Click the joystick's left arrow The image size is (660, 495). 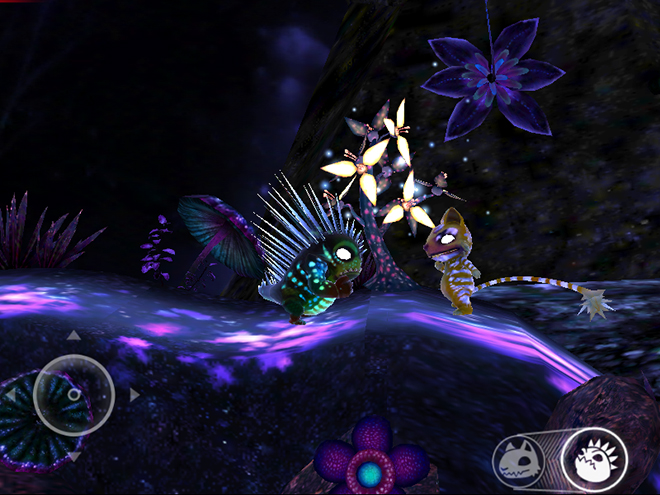point(11,396)
